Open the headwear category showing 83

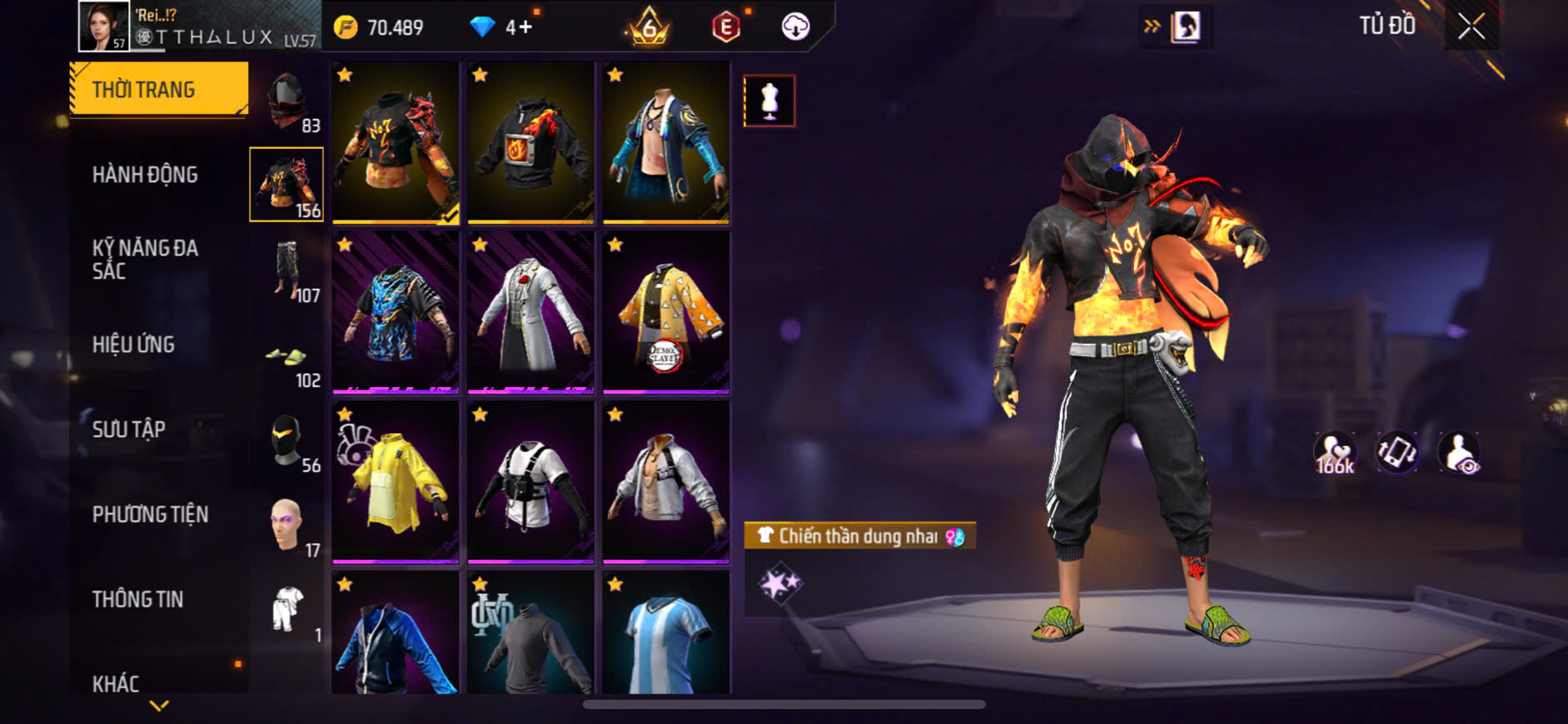(x=287, y=100)
